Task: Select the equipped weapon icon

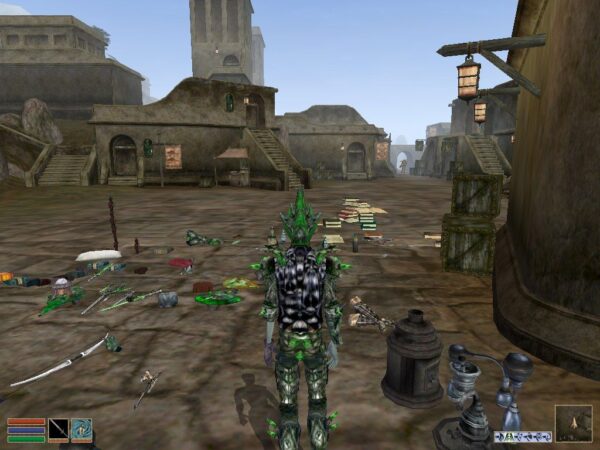Action: (59, 430)
